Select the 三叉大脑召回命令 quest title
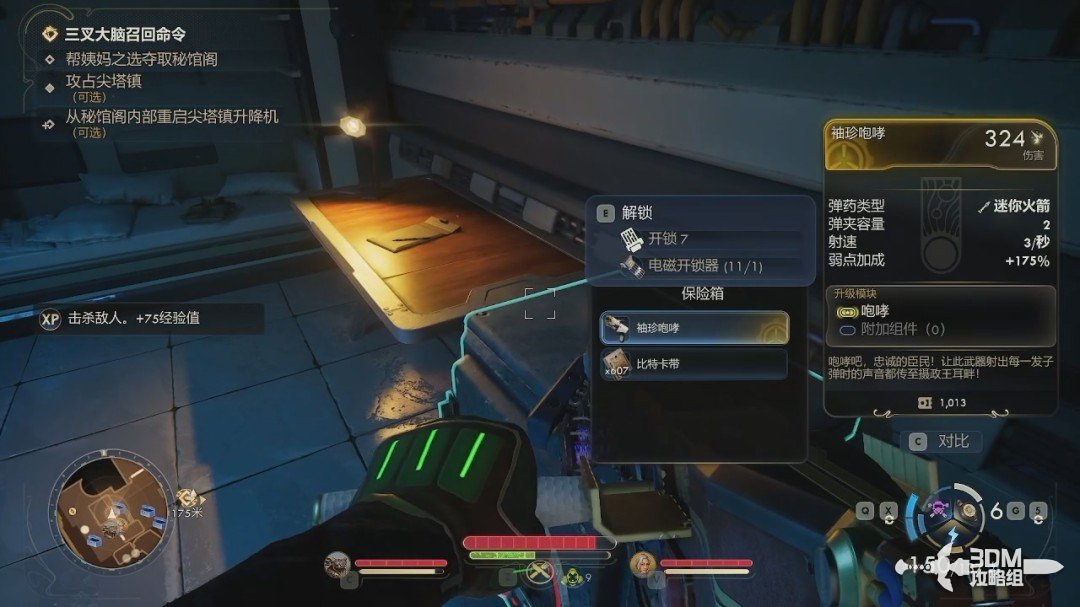The width and height of the screenshot is (1080, 607). (x=125, y=34)
